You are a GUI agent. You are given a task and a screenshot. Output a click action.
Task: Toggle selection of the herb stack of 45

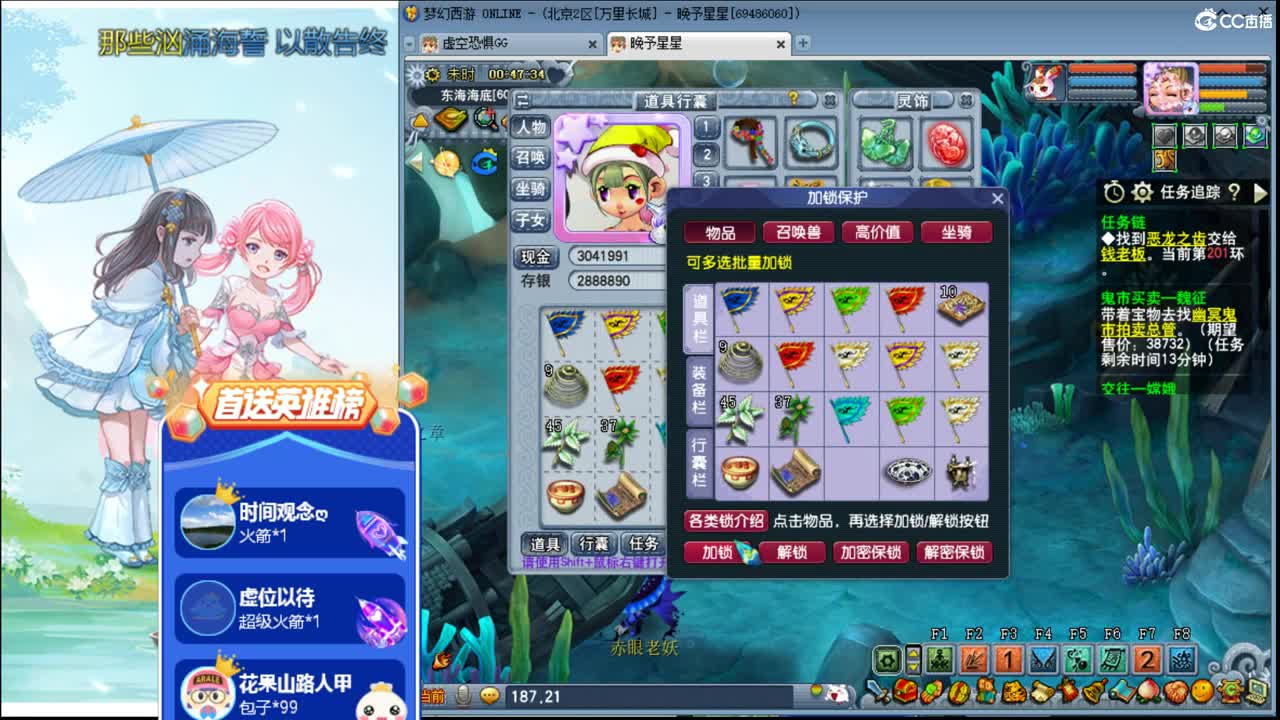[x=742, y=420]
